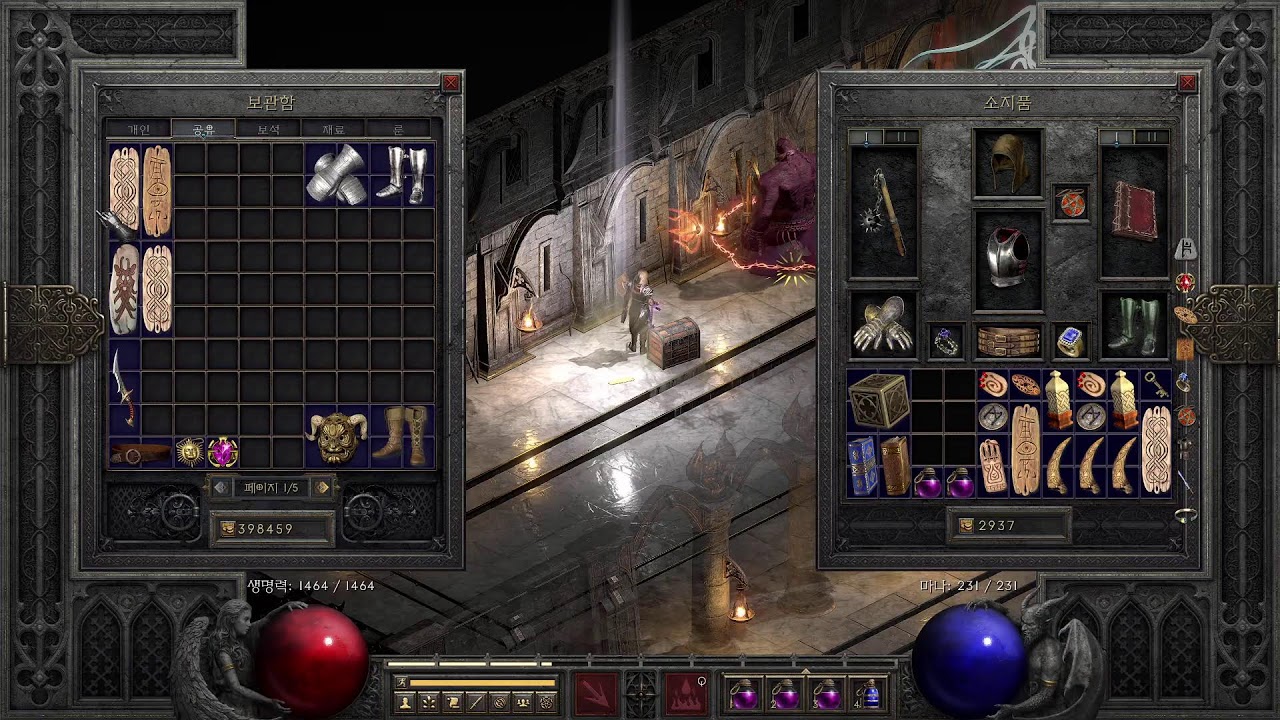Select the key in the inventory
This screenshot has width=1280, height=720.
click(x=1155, y=385)
